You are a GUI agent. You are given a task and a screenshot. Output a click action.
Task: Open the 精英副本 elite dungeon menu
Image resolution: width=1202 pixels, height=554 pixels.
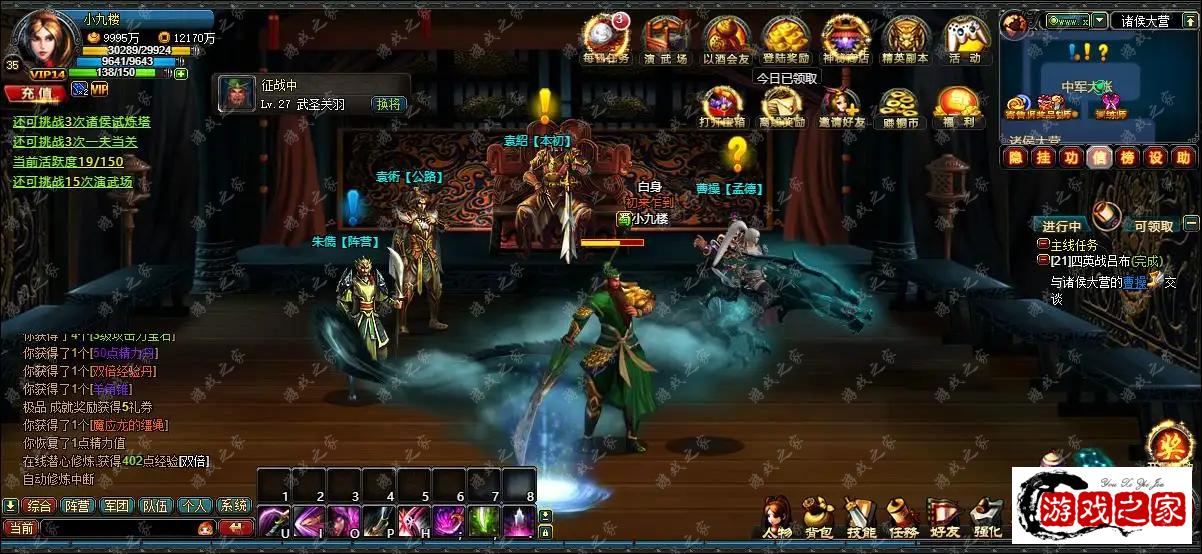pos(905,38)
